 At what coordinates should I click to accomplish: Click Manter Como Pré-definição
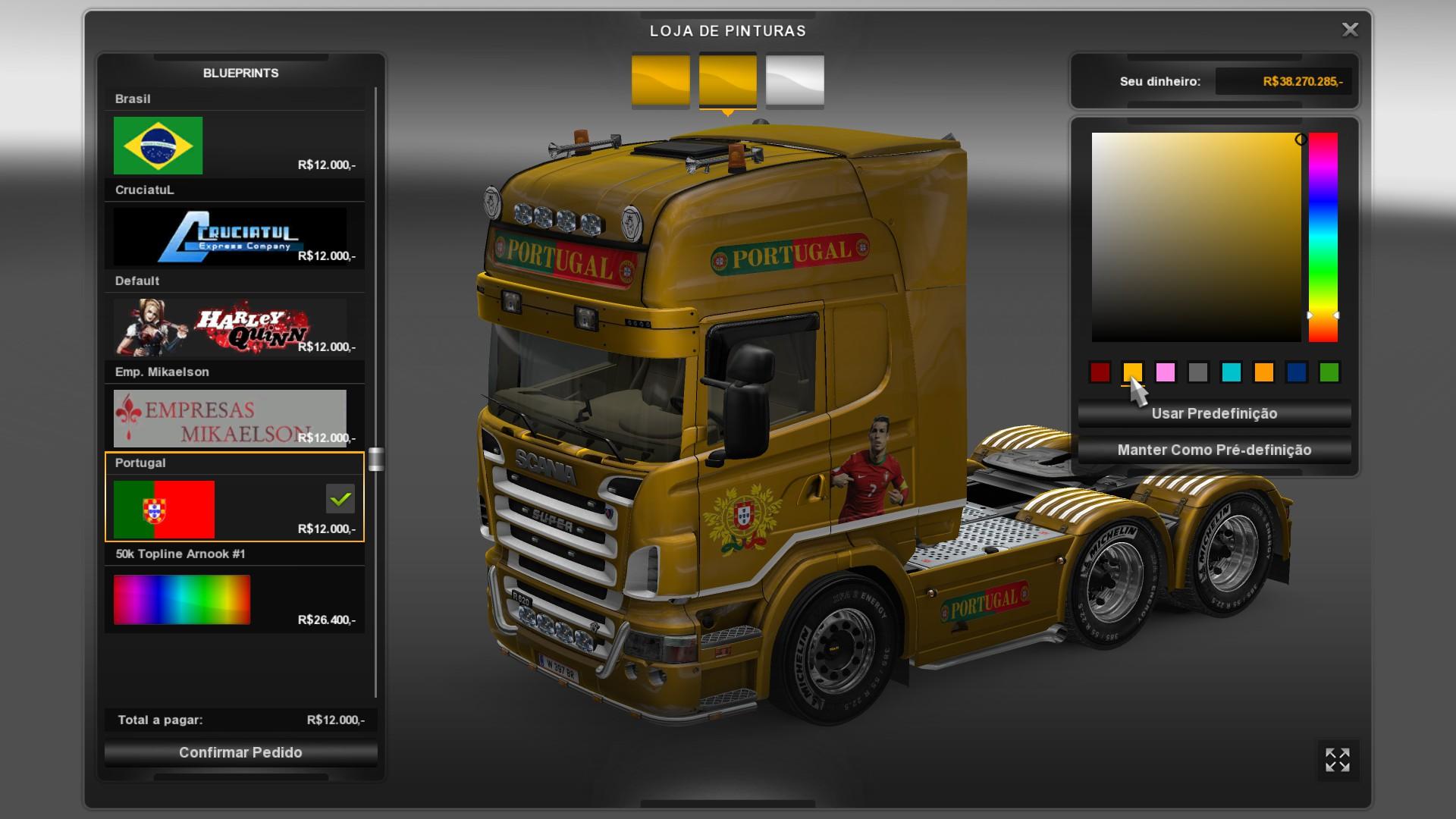1213,450
